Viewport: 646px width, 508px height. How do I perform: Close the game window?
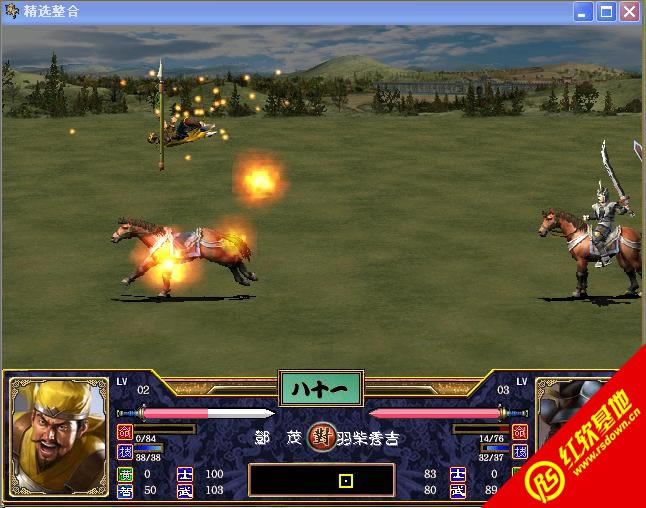629,12
